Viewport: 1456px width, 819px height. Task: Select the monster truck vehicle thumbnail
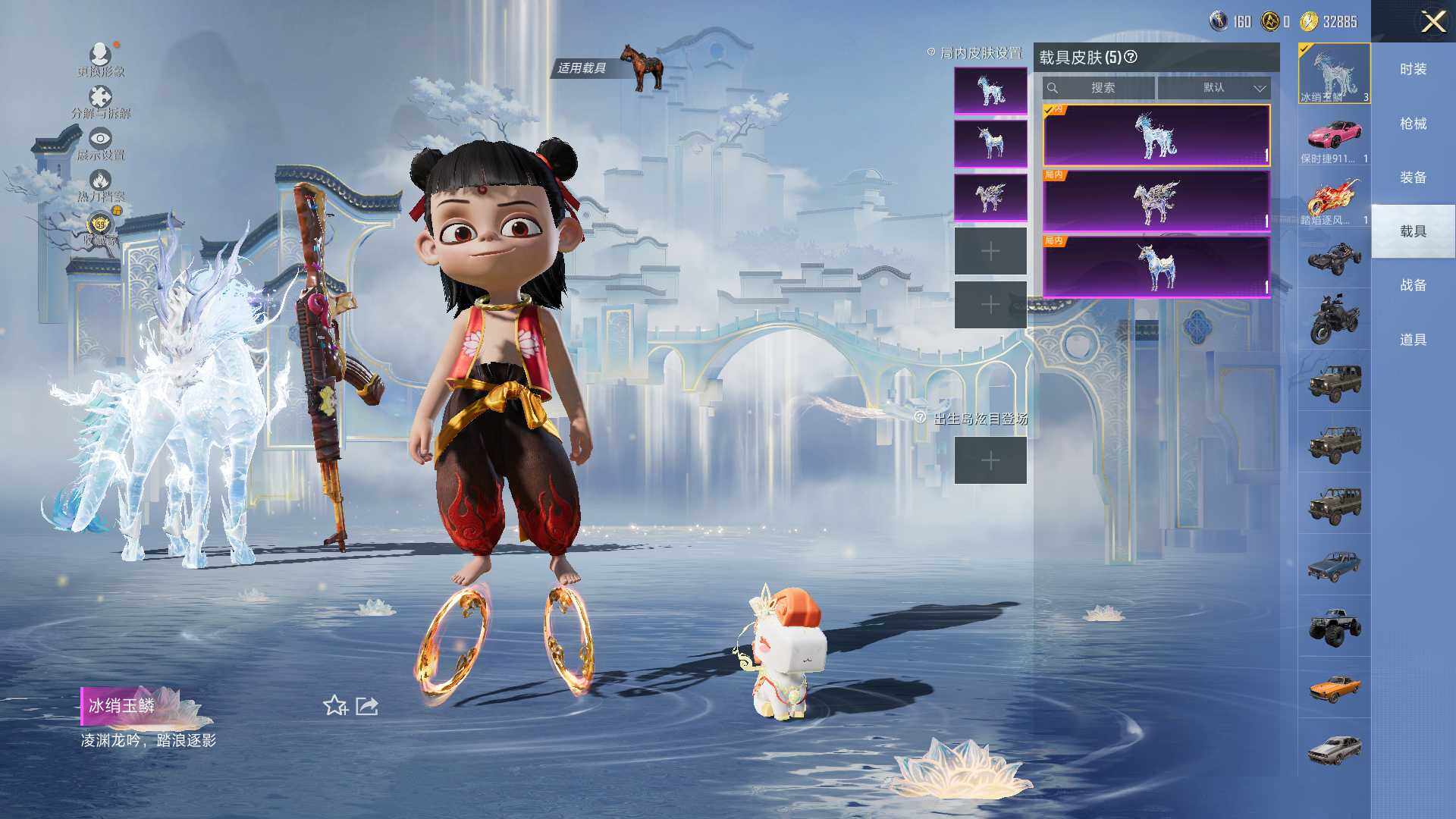[1334, 627]
